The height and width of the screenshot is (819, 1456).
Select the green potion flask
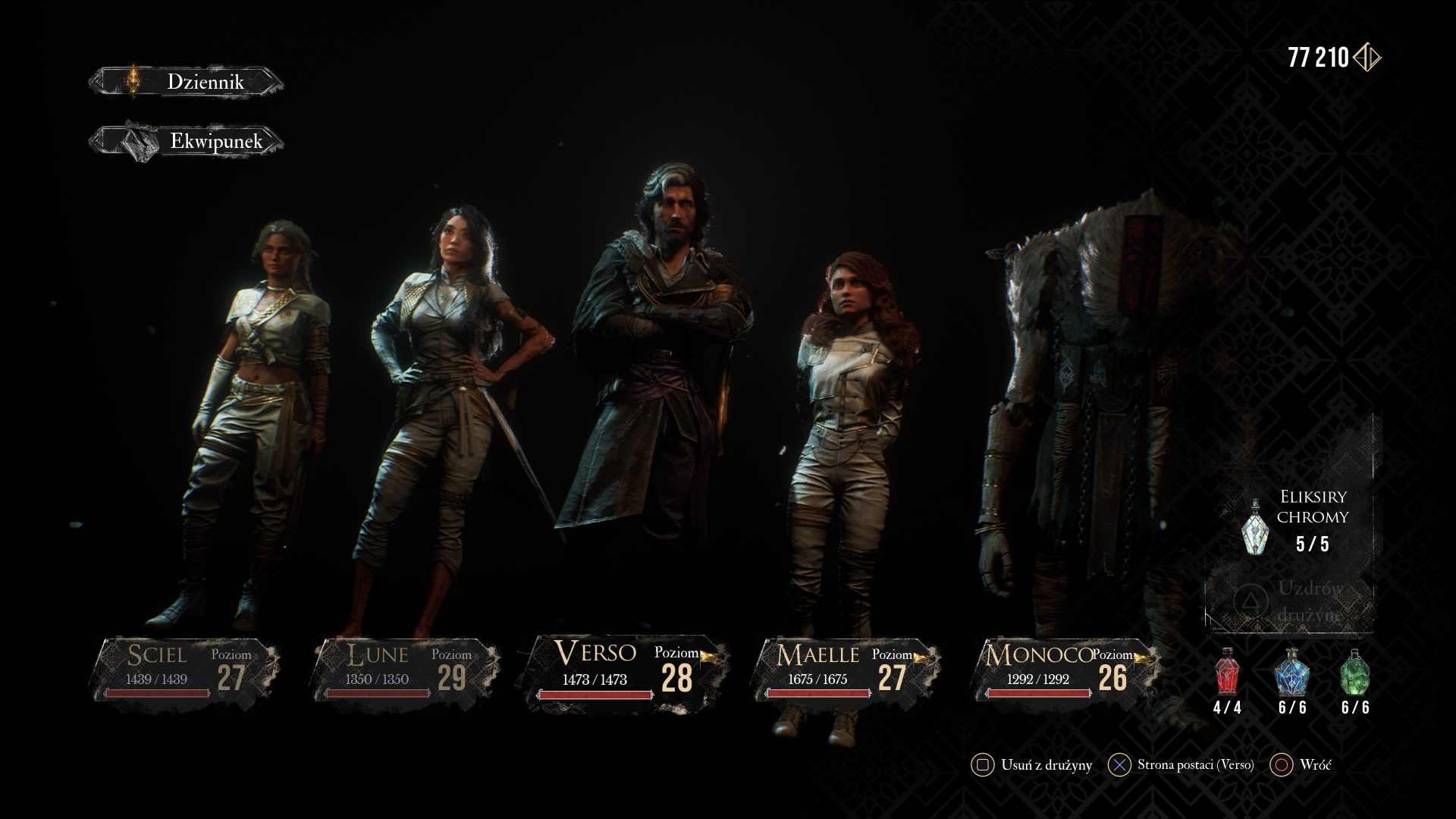[x=1354, y=673]
